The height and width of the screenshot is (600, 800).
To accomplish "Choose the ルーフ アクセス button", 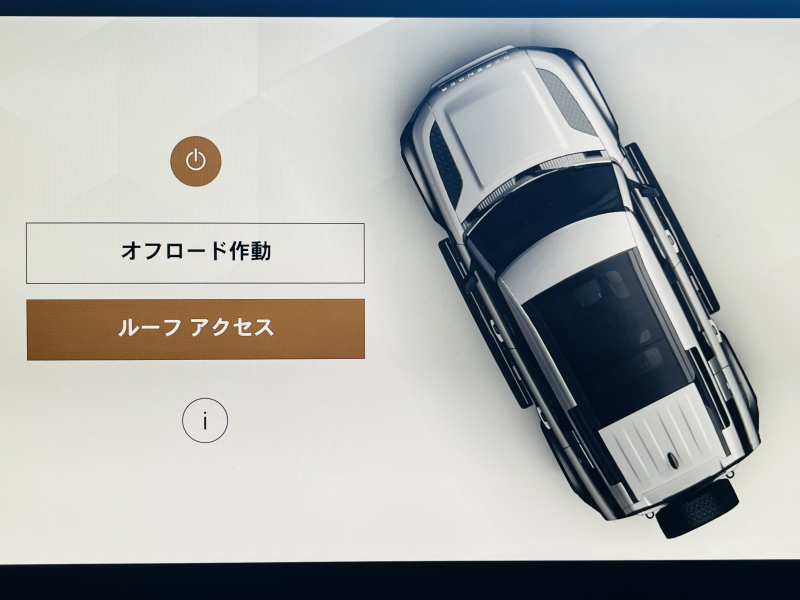I will click(x=195, y=328).
